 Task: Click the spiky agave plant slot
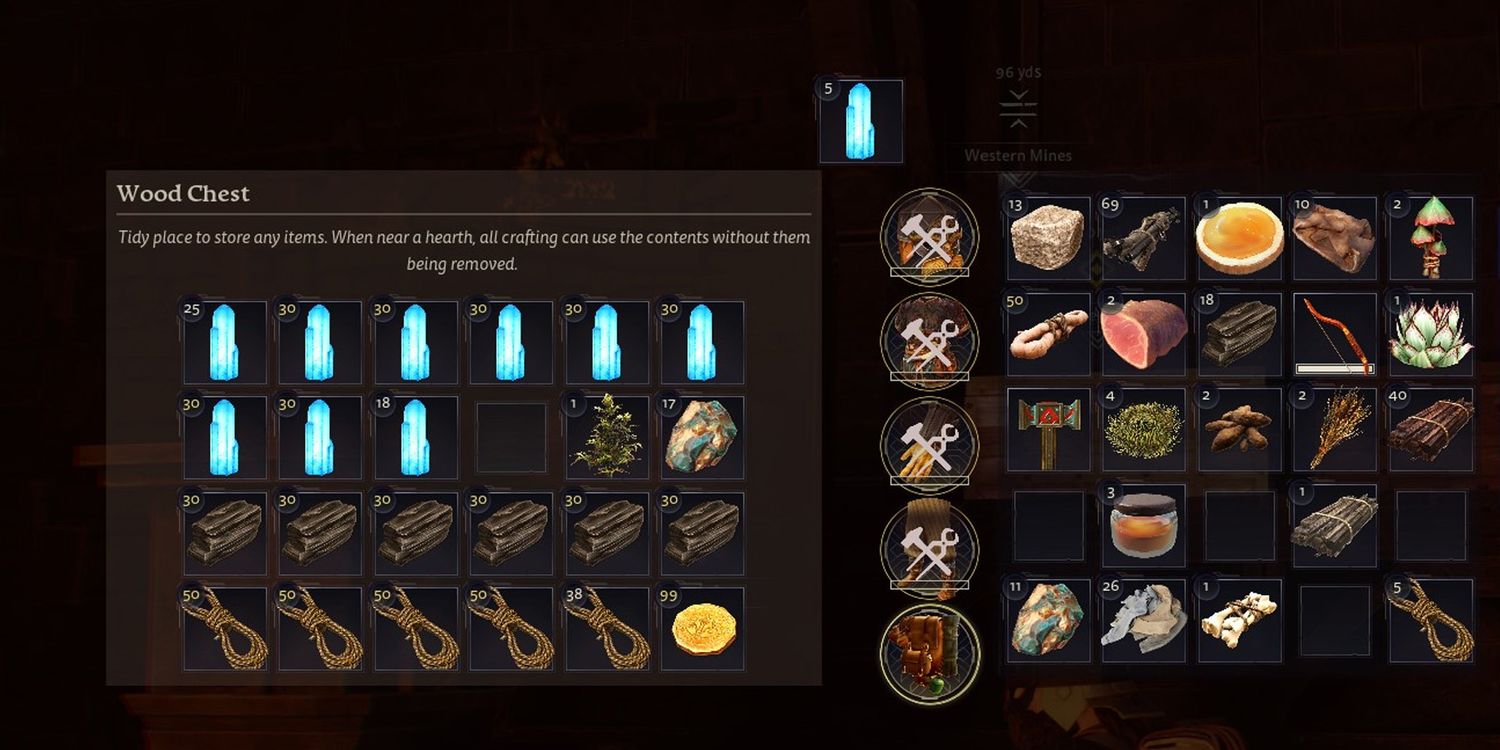tap(1430, 334)
